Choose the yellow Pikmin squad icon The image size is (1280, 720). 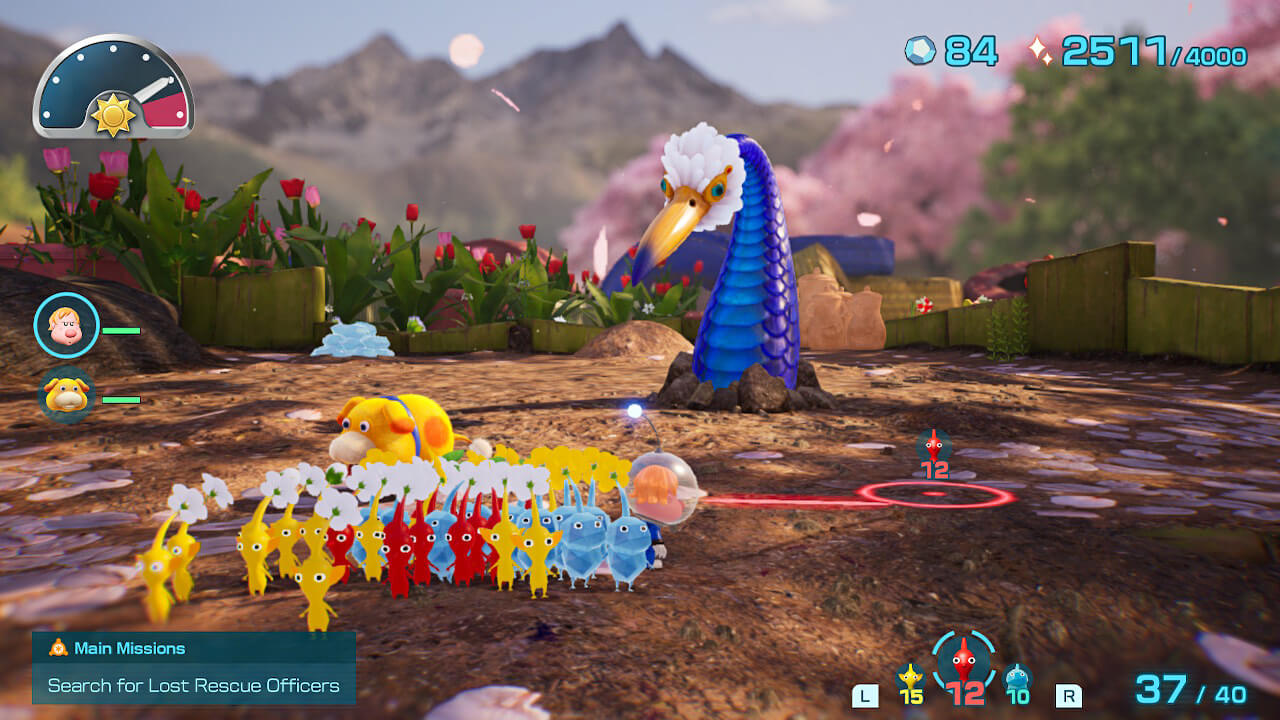[x=910, y=678]
